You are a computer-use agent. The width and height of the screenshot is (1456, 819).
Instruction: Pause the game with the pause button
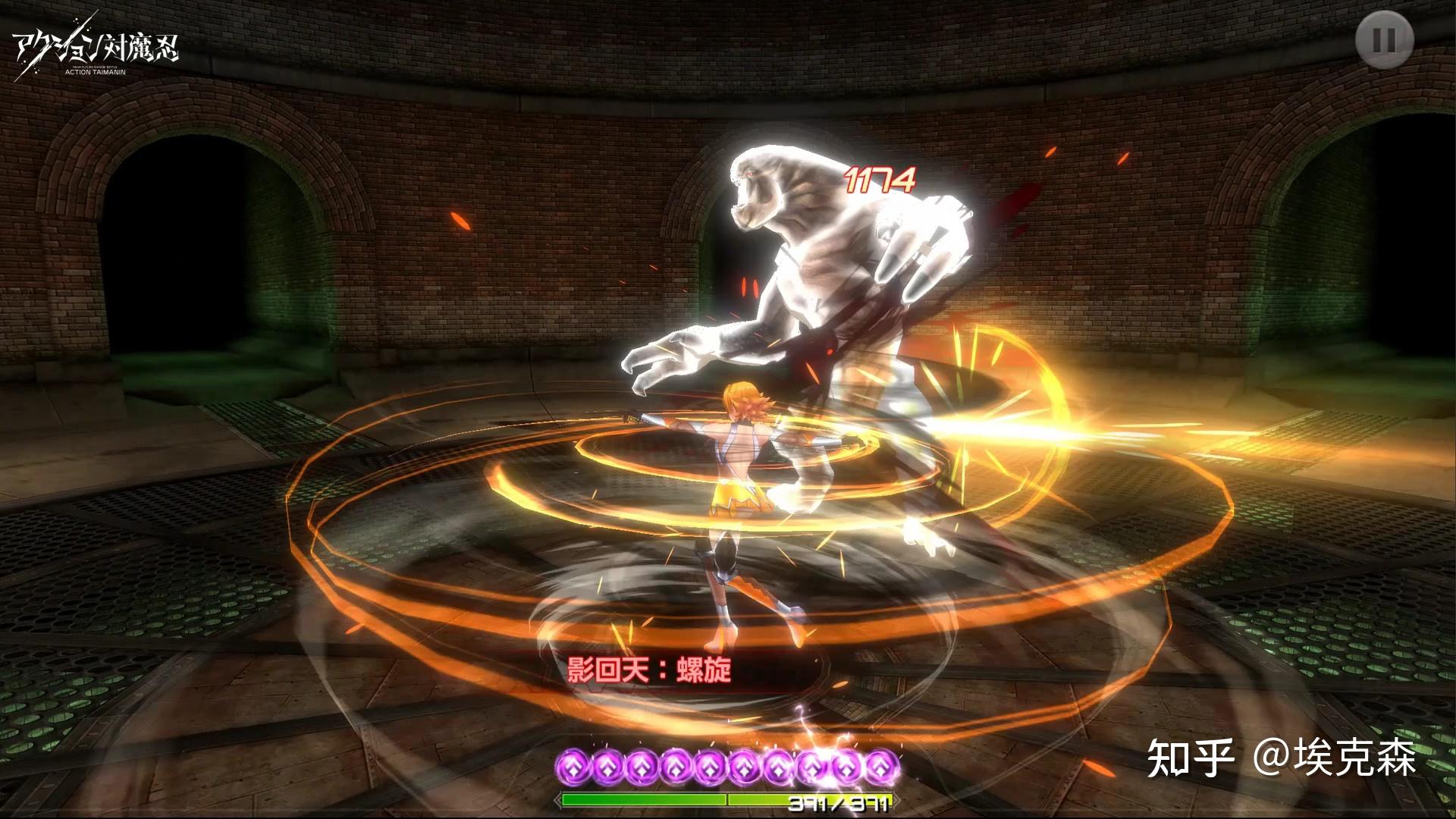(x=1385, y=41)
